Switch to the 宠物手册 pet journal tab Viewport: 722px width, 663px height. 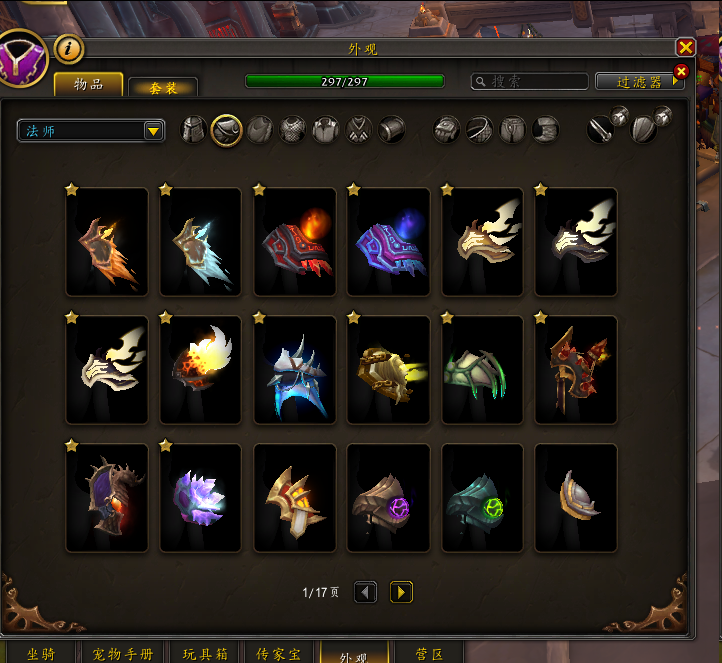tap(123, 654)
